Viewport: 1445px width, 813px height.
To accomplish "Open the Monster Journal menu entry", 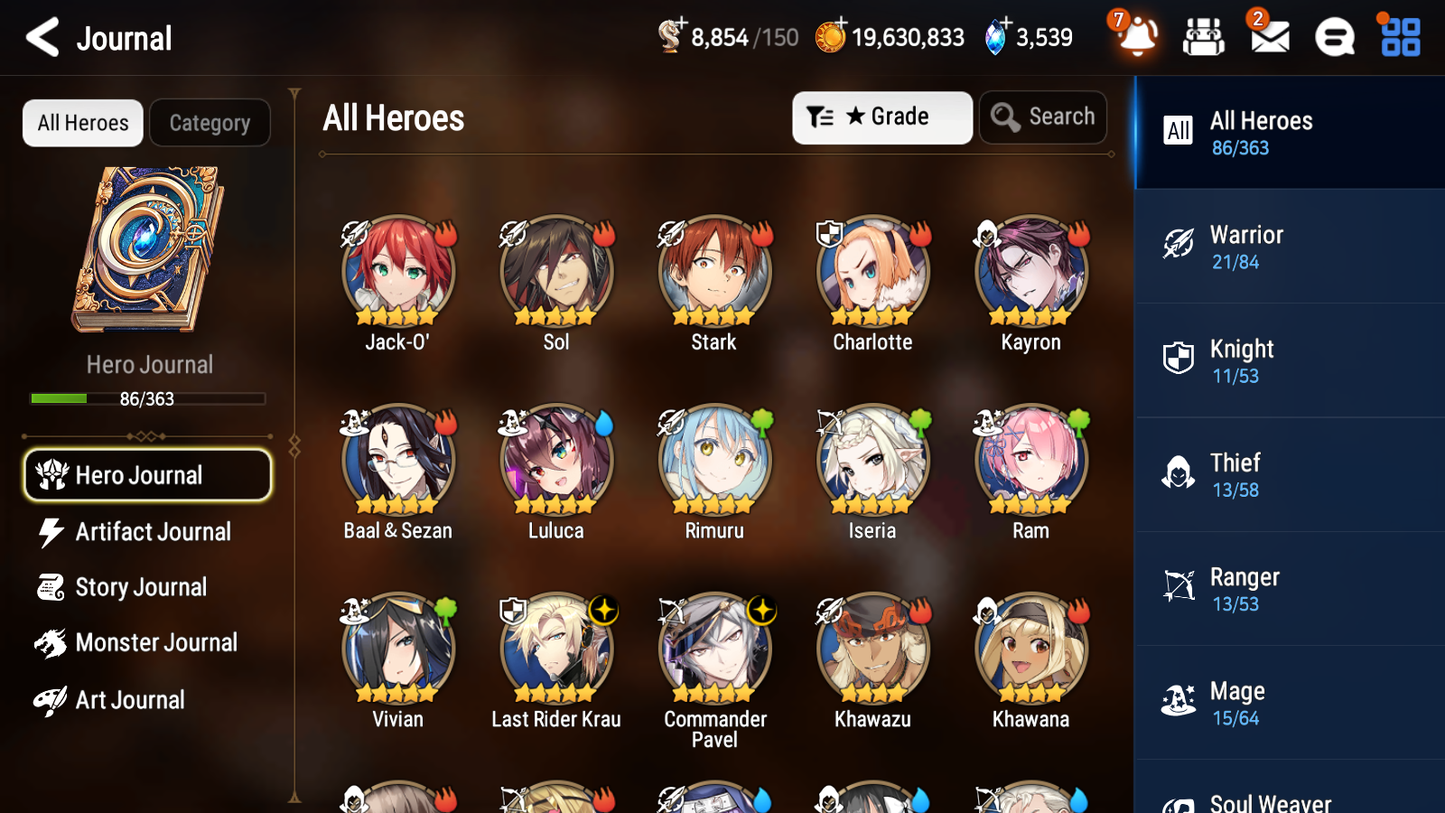I will 147,643.
